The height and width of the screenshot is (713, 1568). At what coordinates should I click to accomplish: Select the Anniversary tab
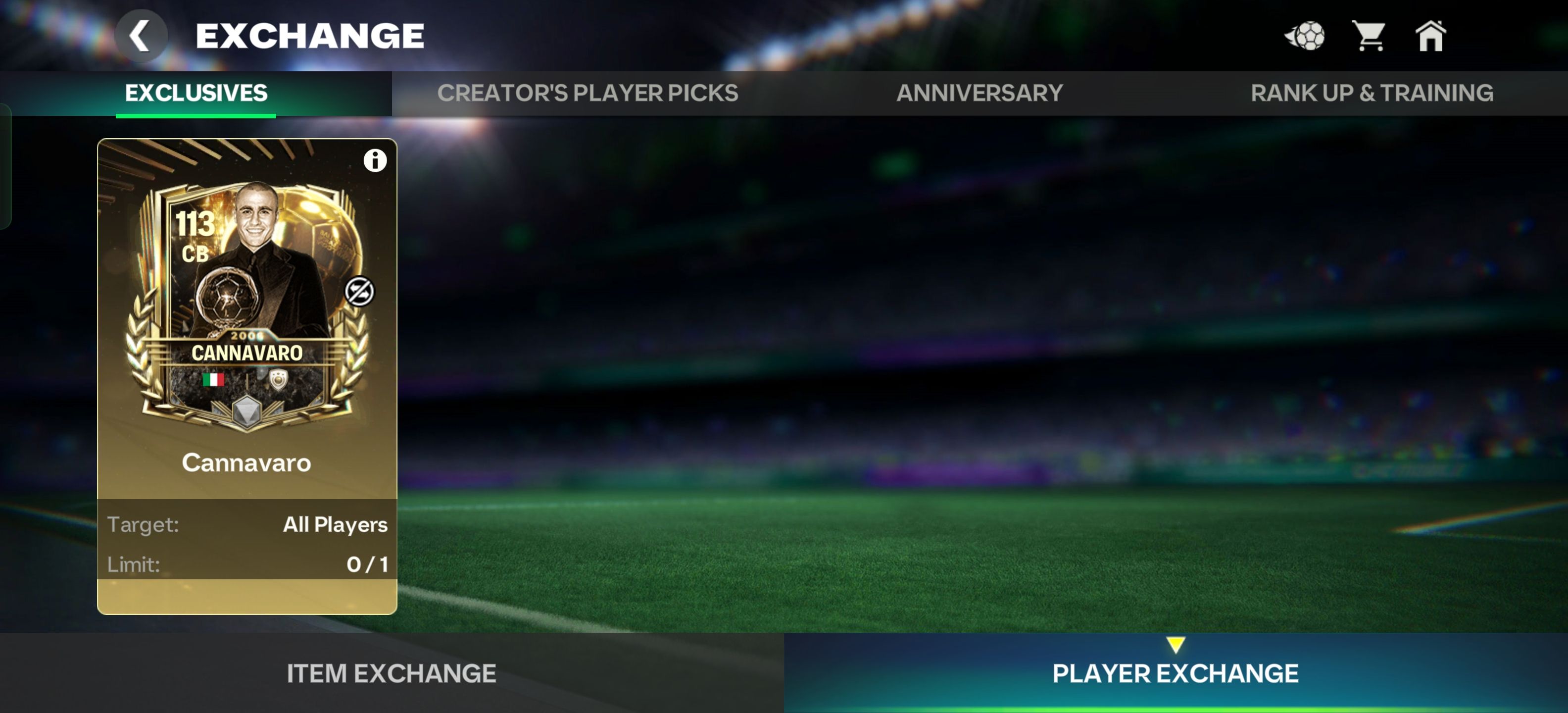pos(980,93)
